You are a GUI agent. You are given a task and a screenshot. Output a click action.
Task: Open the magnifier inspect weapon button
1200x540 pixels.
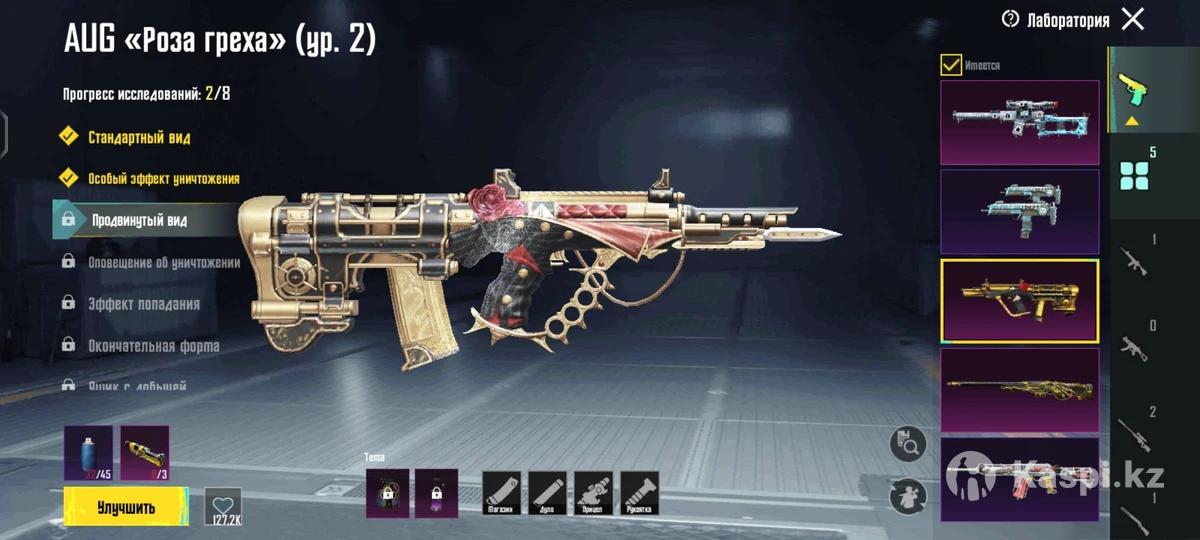coord(907,444)
